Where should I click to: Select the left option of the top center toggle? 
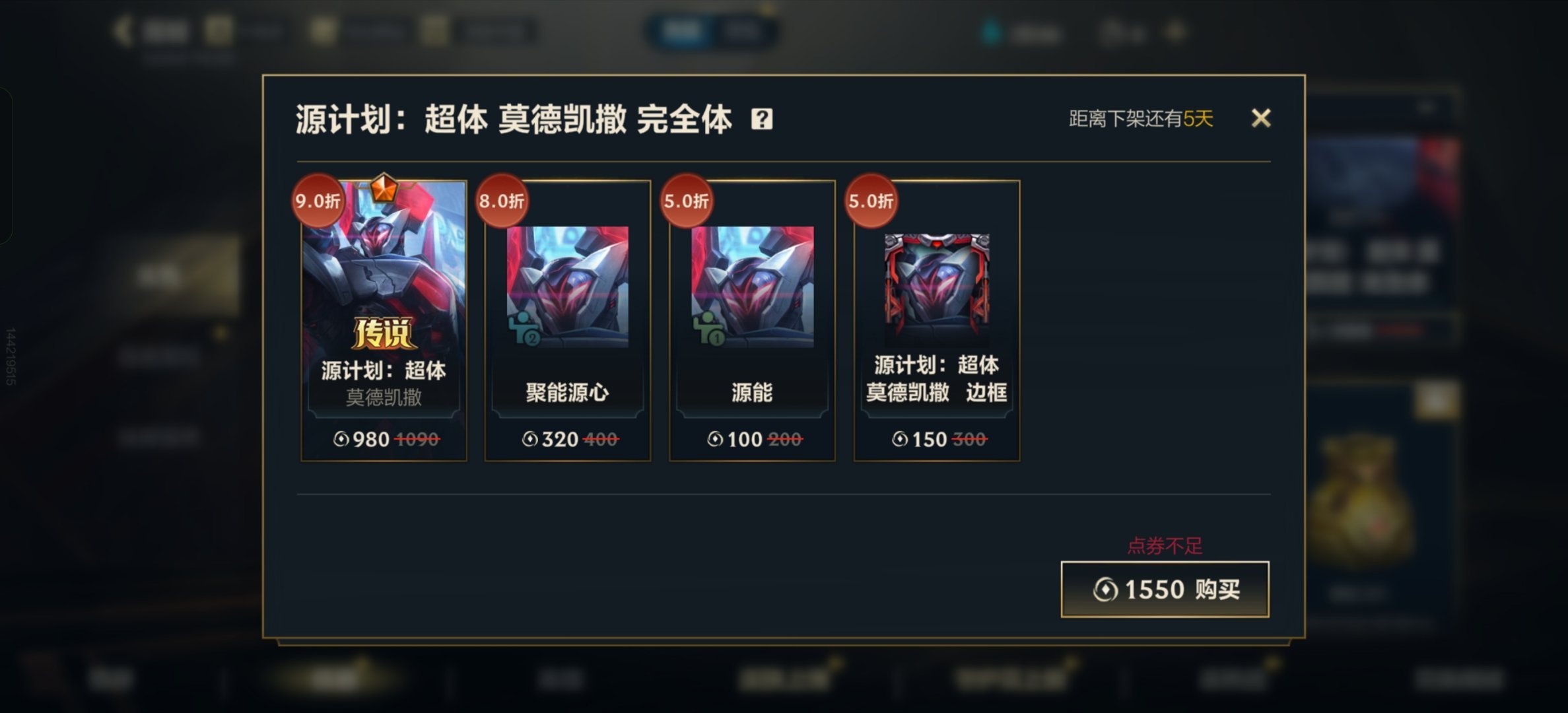pyautogui.click(x=683, y=30)
